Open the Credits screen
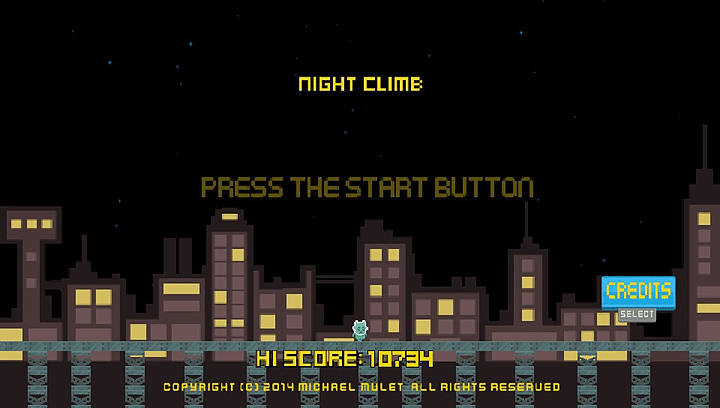720x408 pixels. click(x=638, y=292)
